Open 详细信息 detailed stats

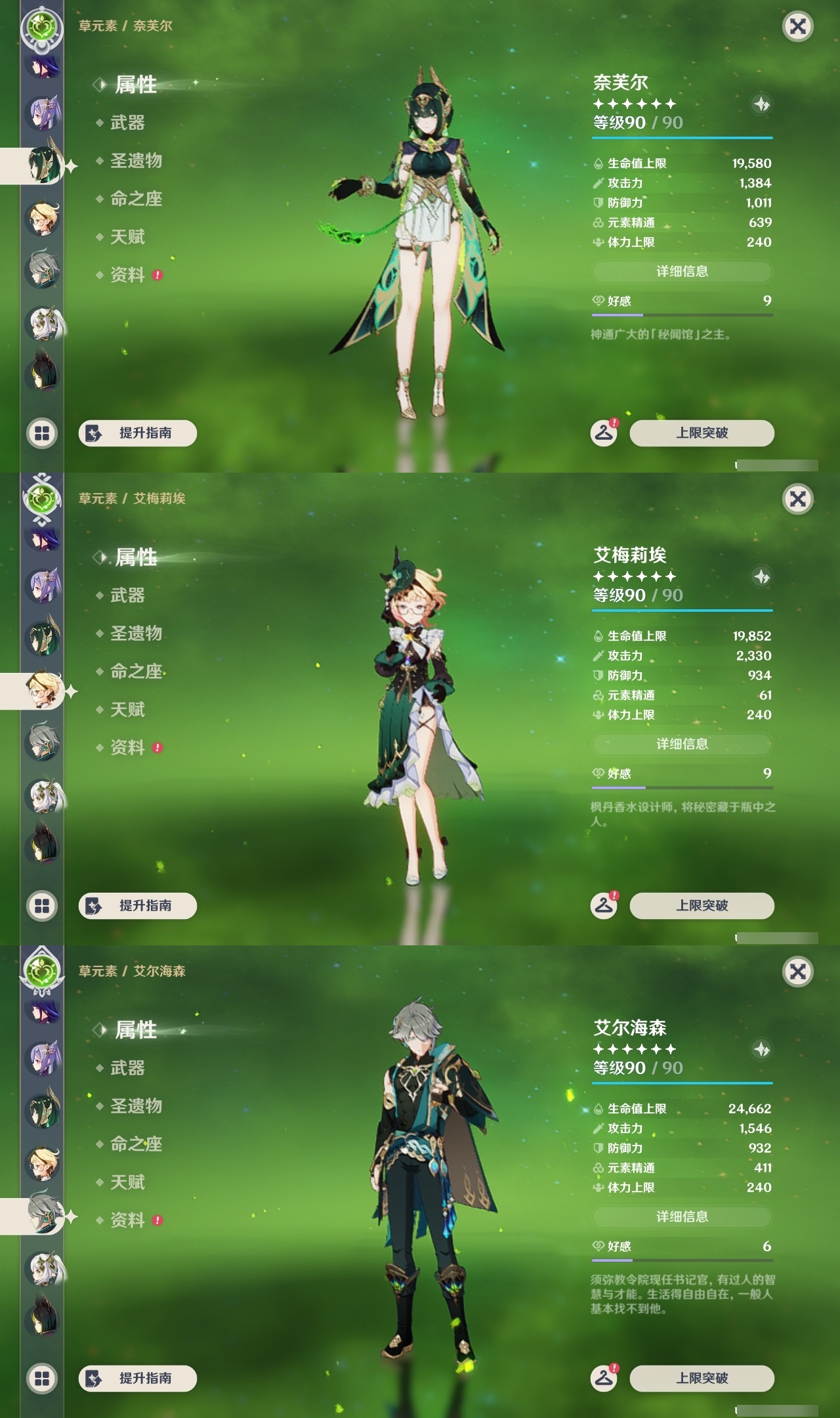point(682,270)
